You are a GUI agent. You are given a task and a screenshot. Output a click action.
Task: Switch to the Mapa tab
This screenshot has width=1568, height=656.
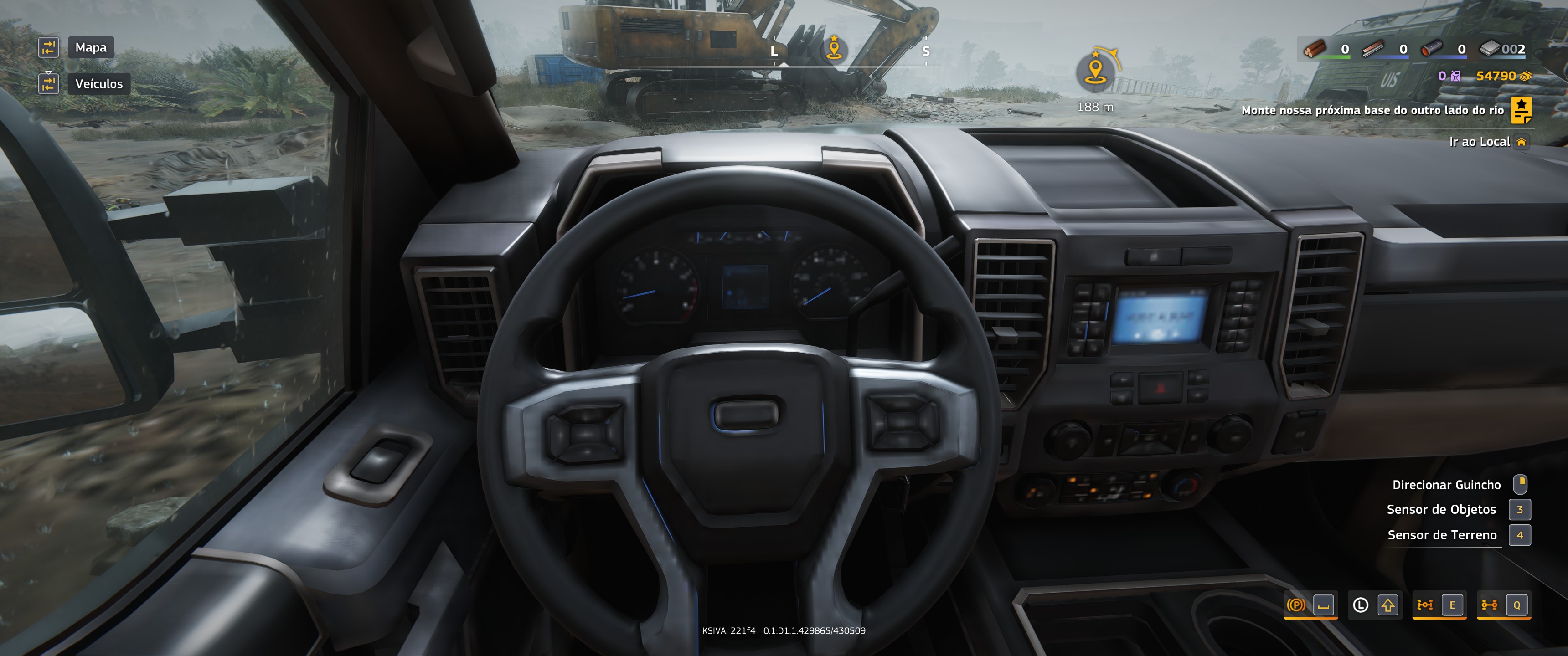(91, 47)
